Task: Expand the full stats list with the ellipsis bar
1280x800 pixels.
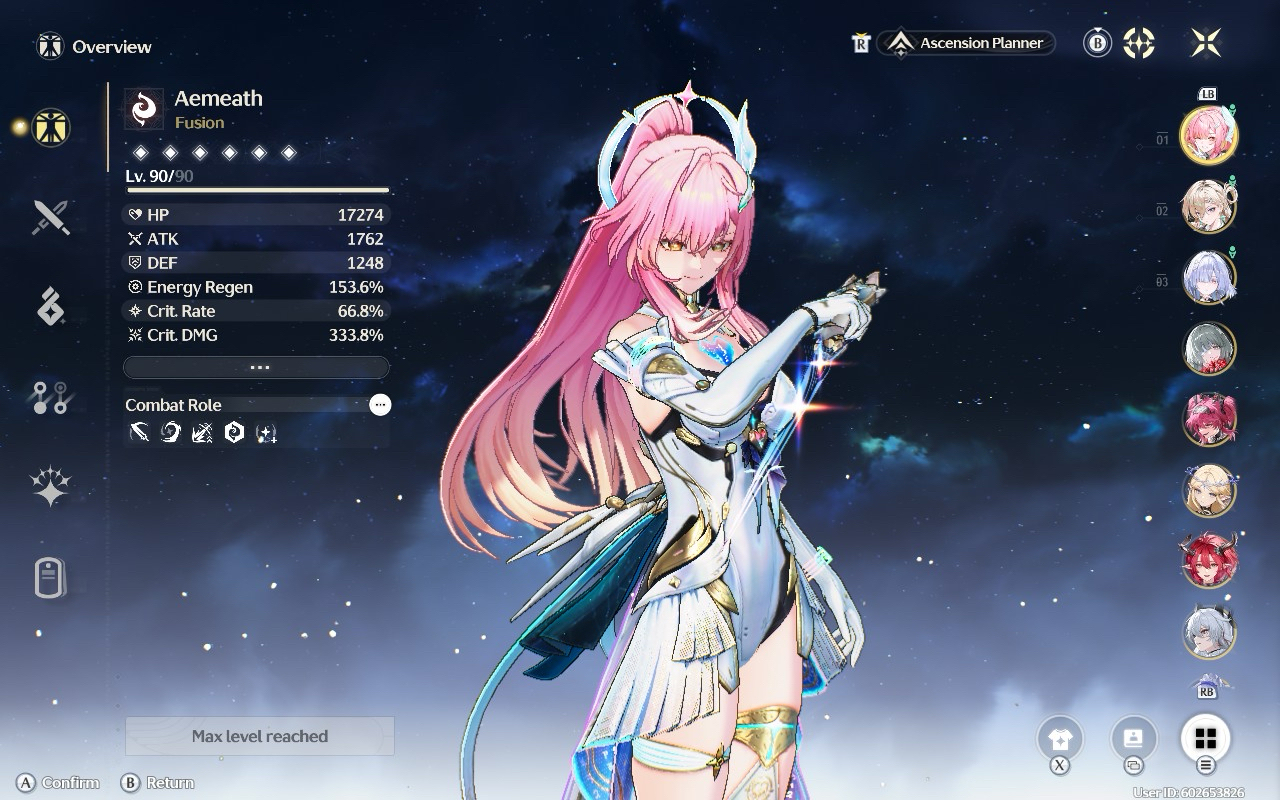Action: coord(256,367)
